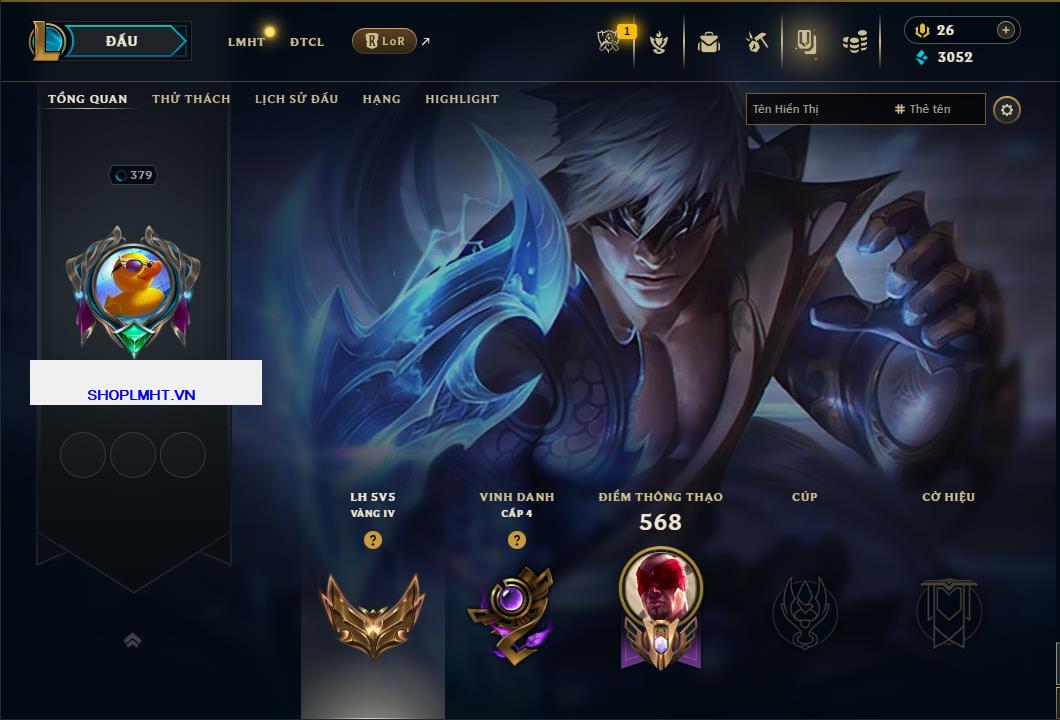
Task: Open the backpack collection icon
Action: 709,42
